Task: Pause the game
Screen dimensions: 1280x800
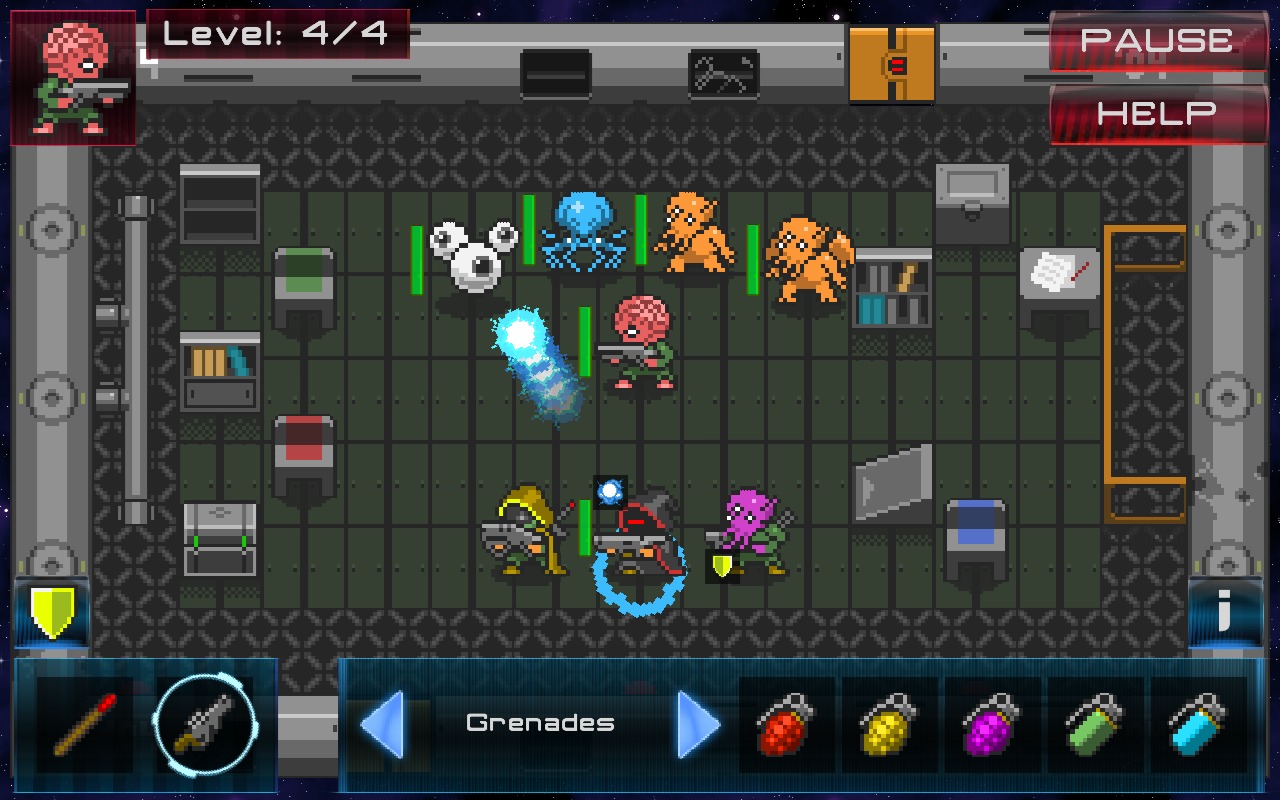Action: click(1157, 41)
